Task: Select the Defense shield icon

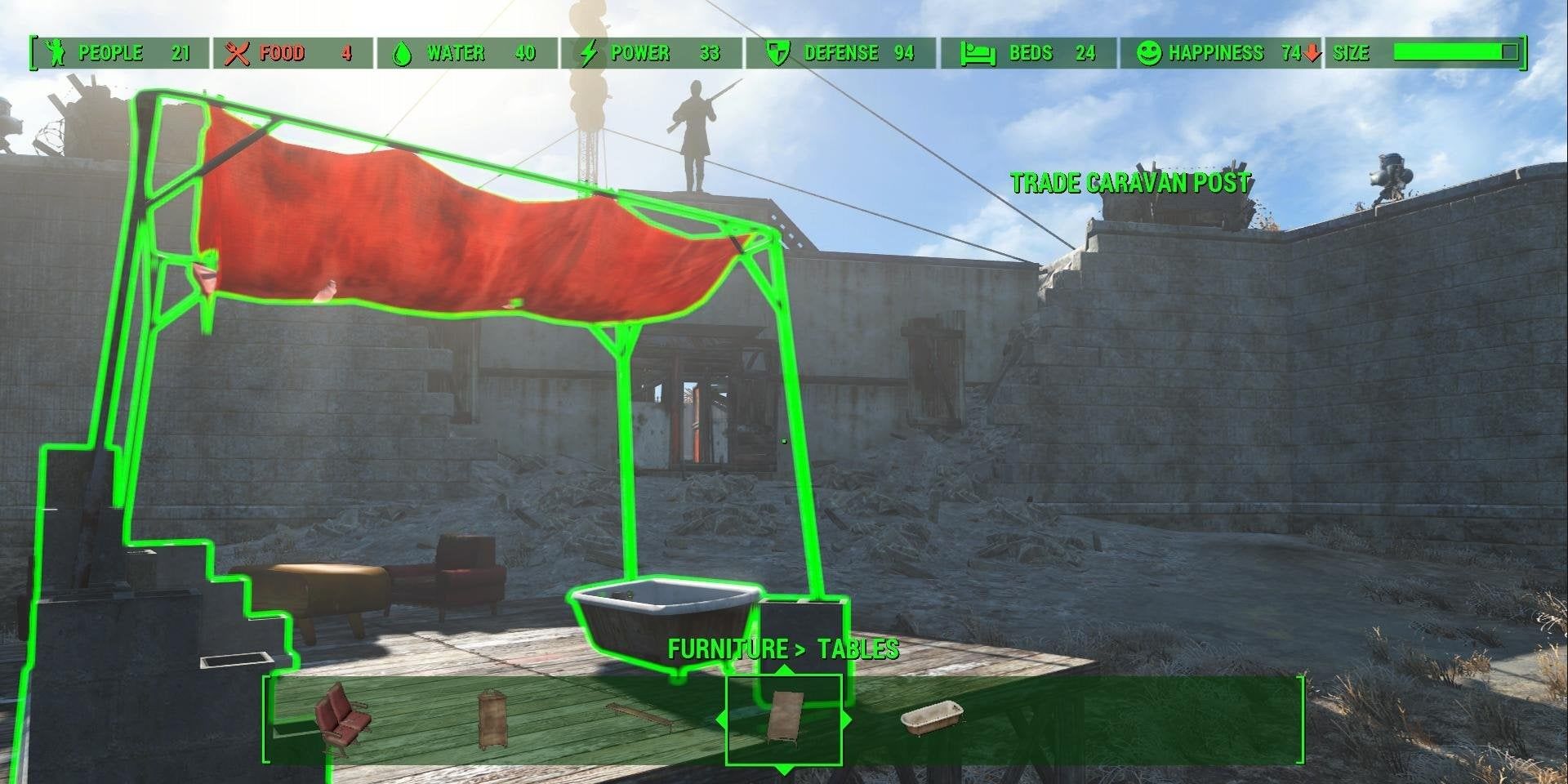Action: click(x=776, y=53)
